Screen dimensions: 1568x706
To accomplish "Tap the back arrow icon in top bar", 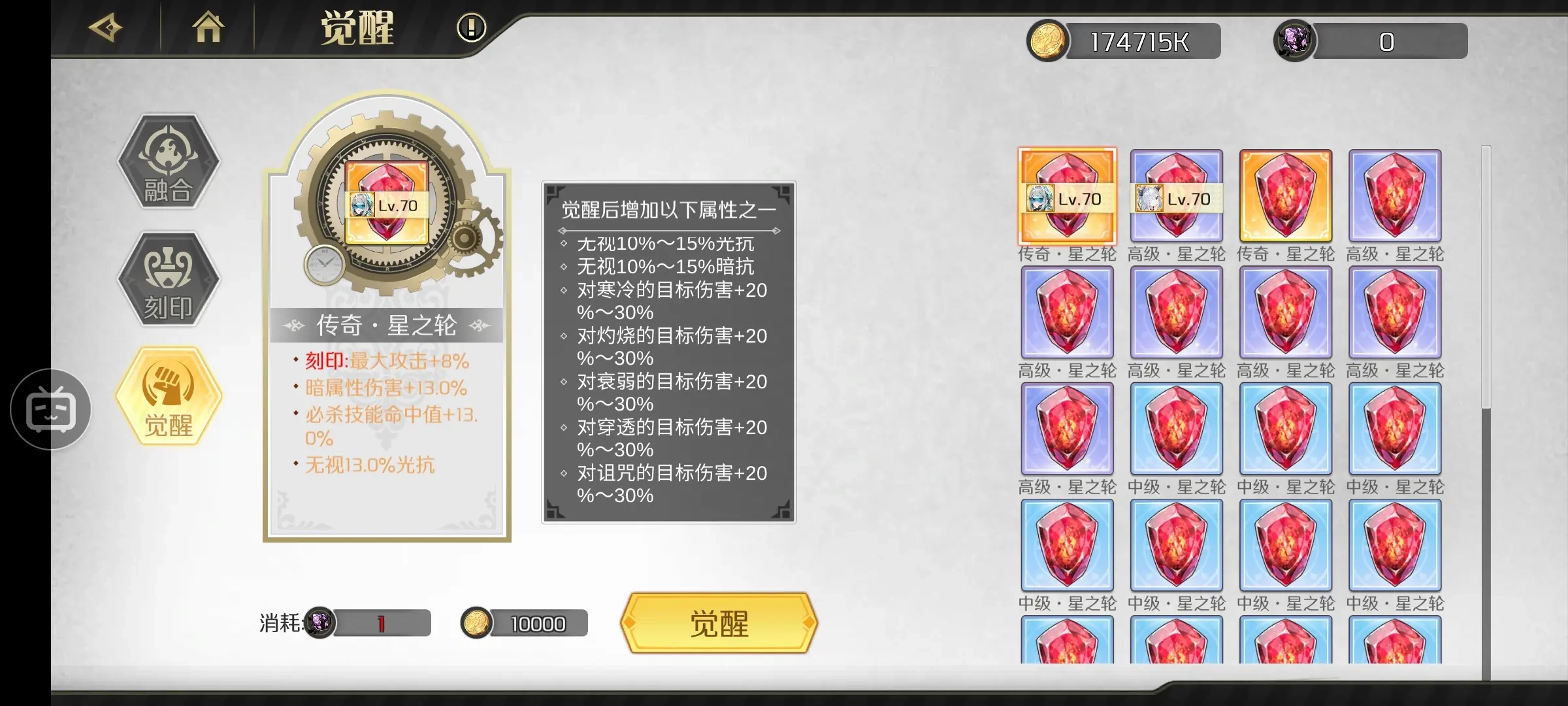I will click(105, 29).
